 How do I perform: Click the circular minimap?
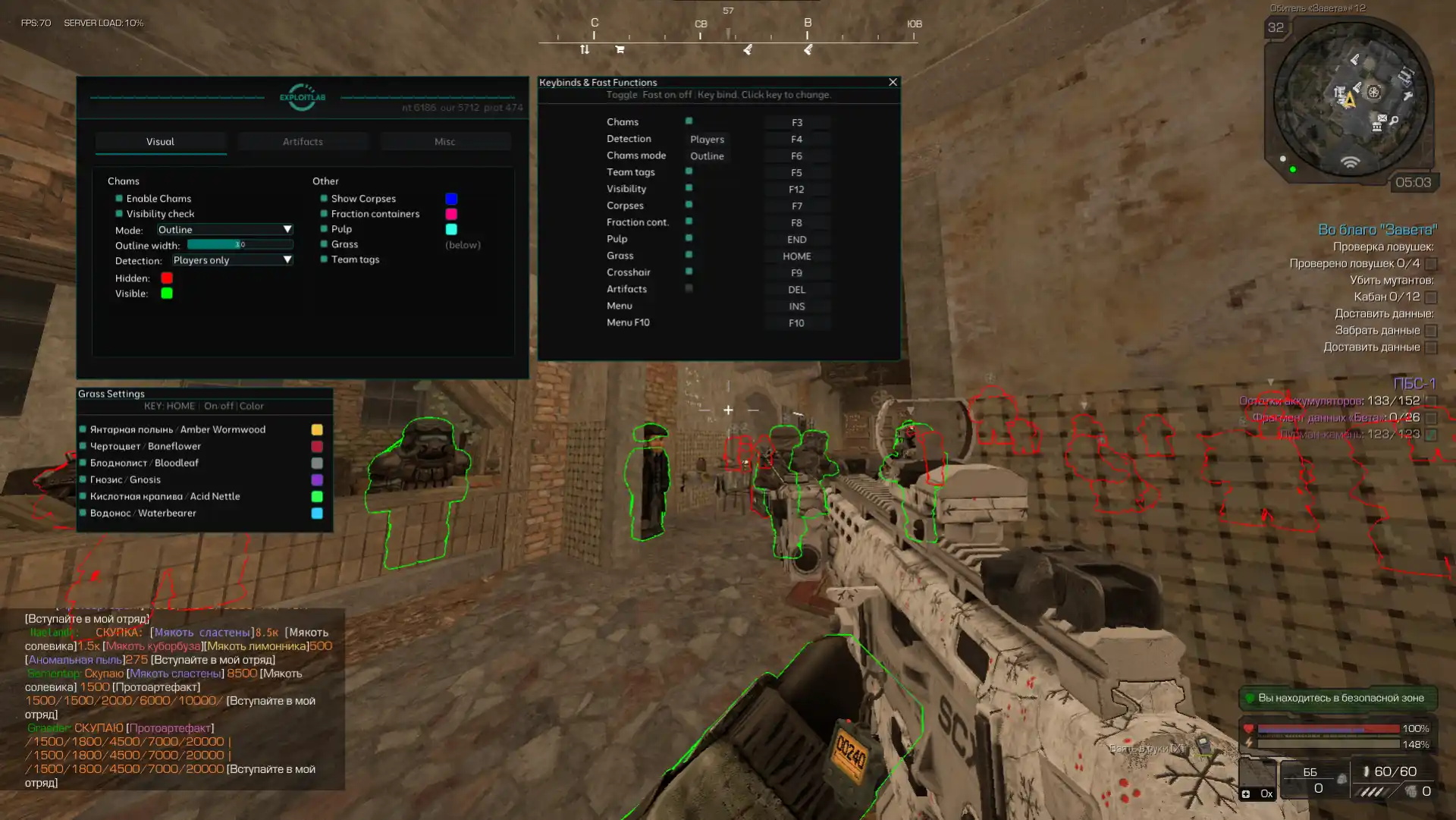(x=1350, y=99)
